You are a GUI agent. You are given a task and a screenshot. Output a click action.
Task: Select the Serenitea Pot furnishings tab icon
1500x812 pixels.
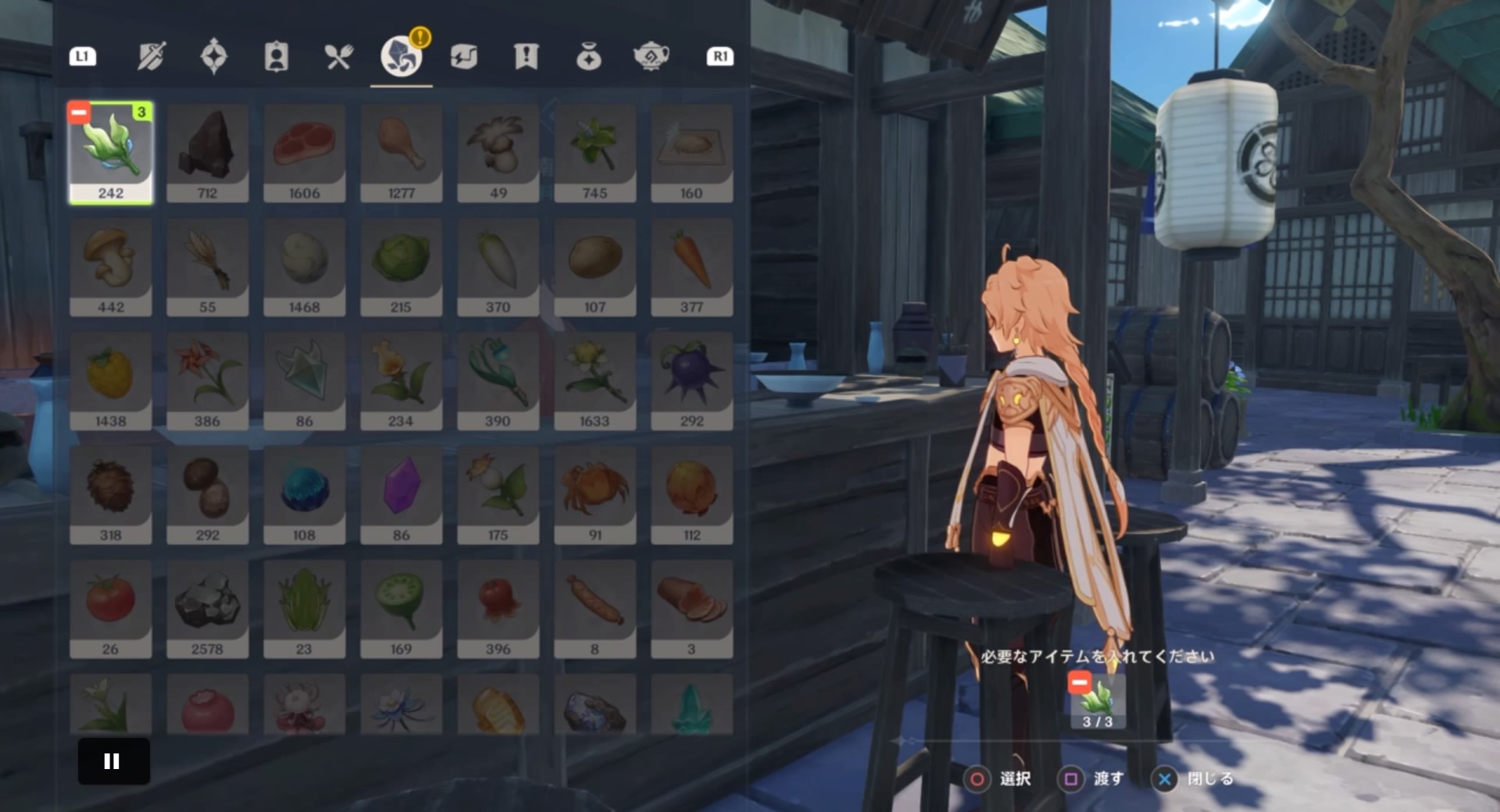coord(650,55)
